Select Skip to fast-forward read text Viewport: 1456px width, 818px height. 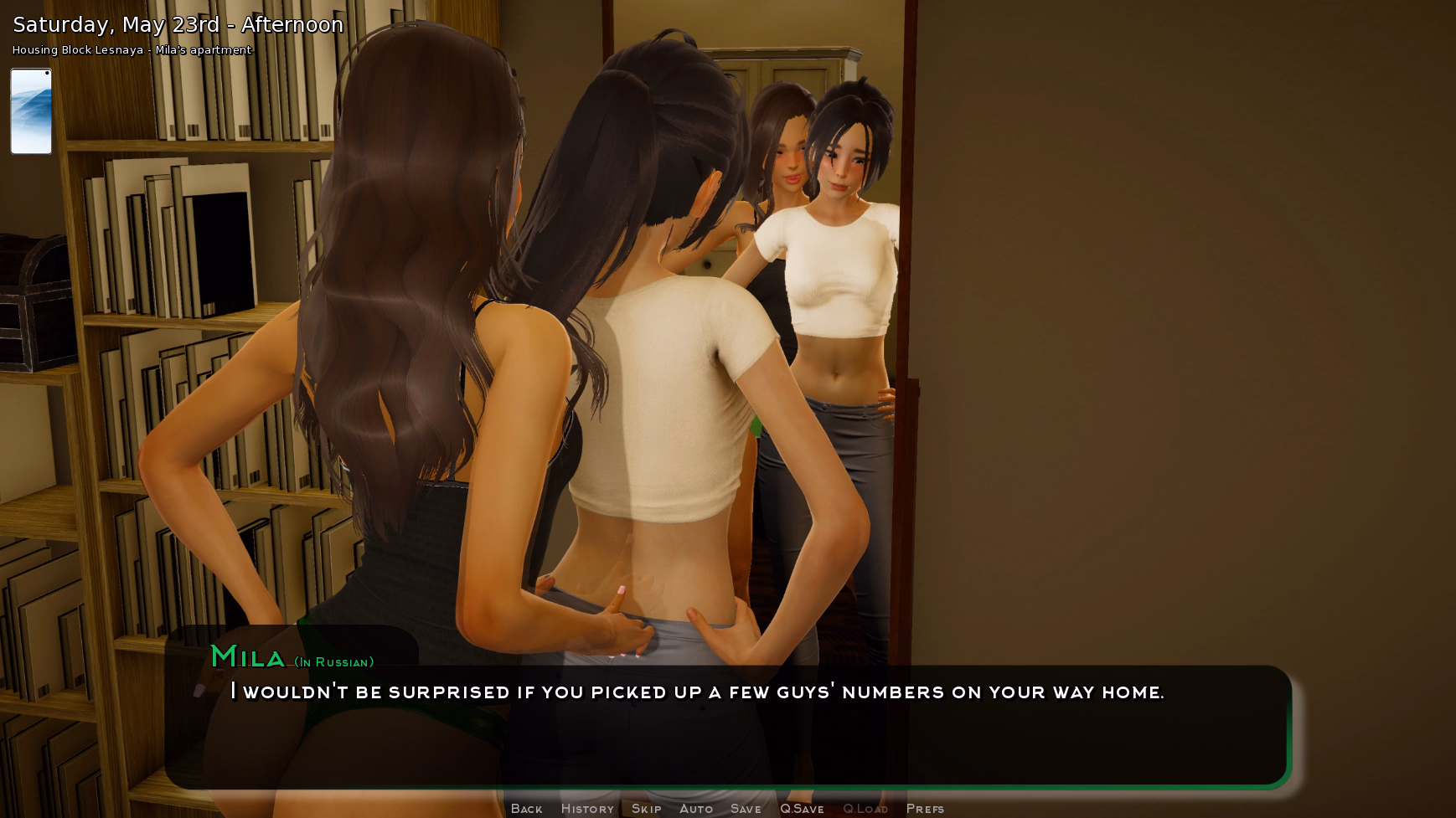tap(647, 808)
